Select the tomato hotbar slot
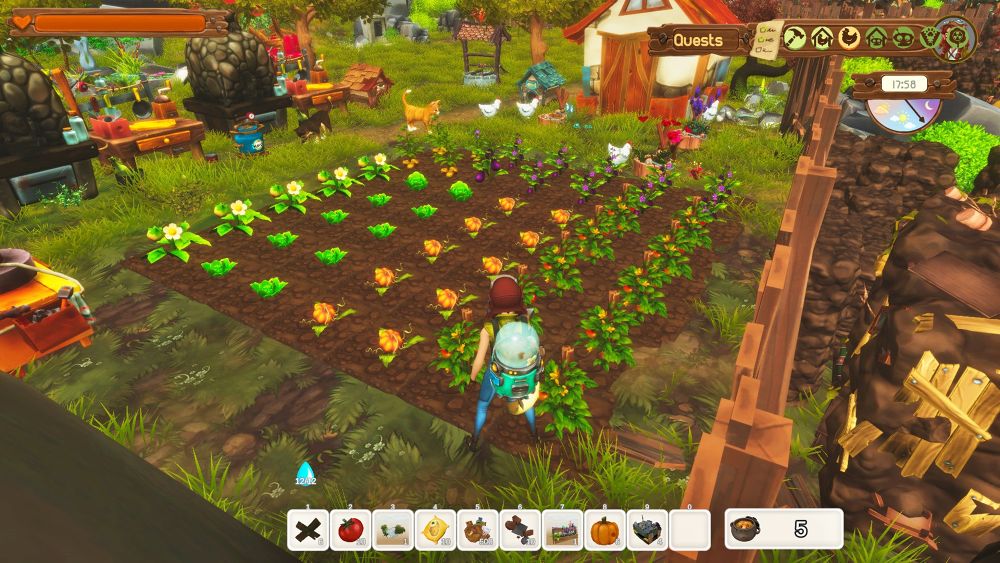 point(350,530)
